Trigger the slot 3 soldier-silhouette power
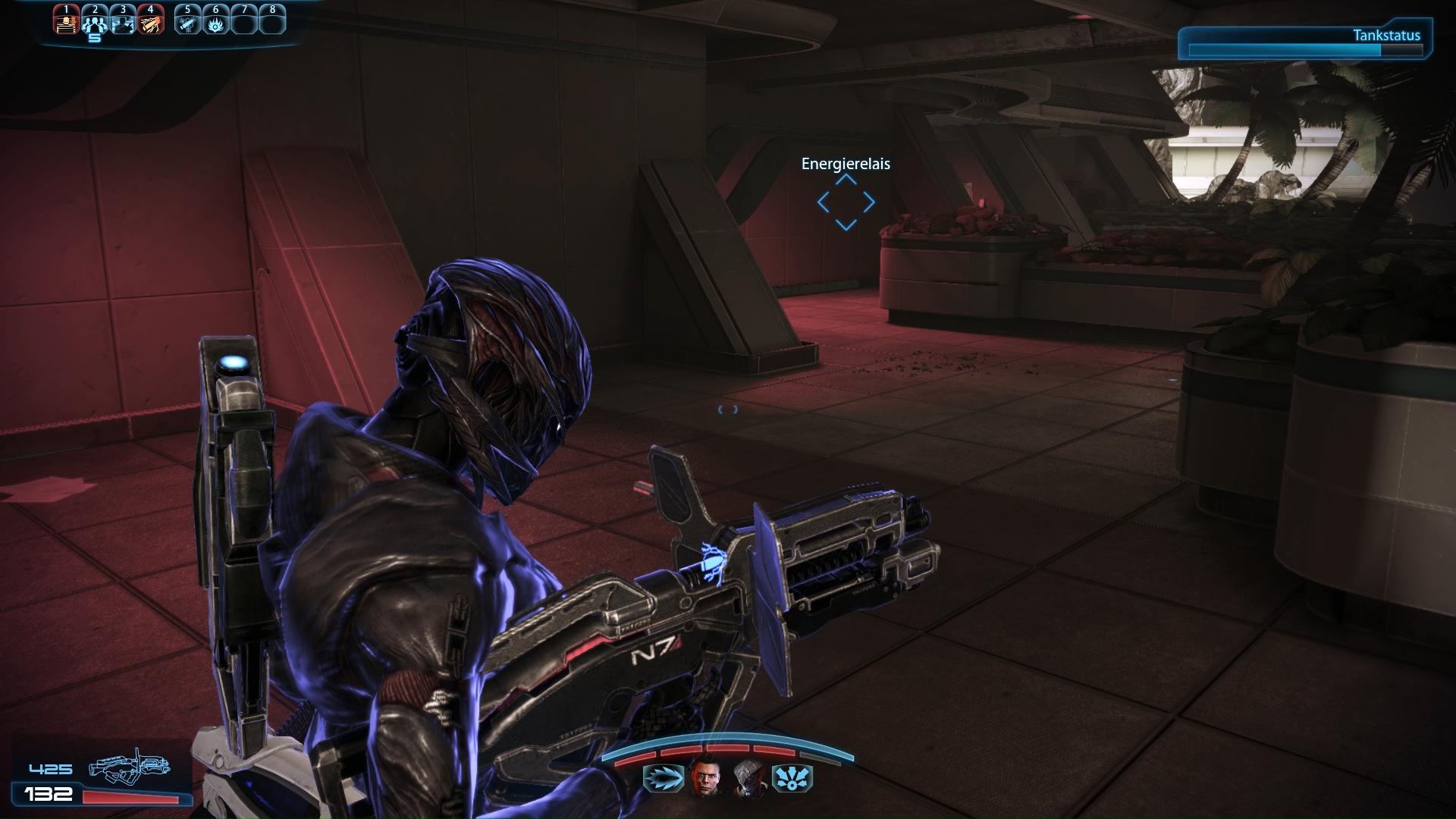Screen dimensions: 1456x819 [x=123, y=21]
